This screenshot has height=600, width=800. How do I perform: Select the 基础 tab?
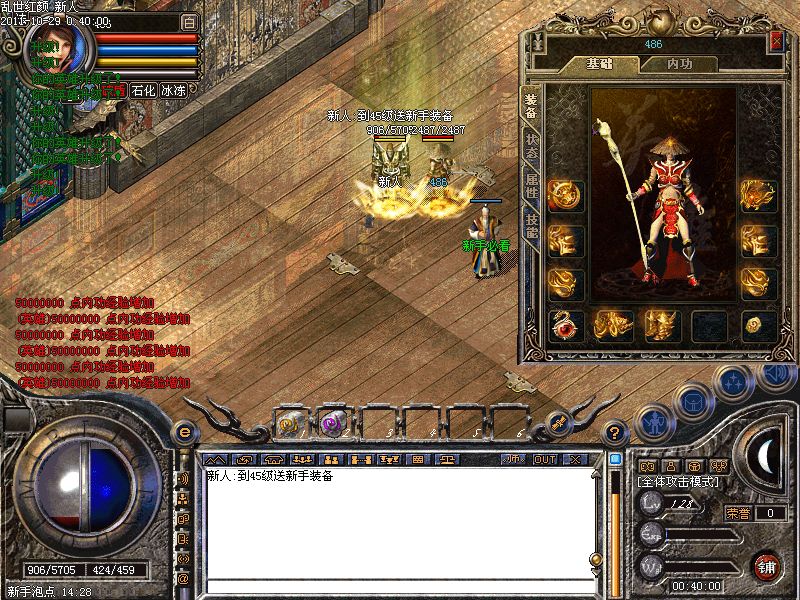coord(598,63)
